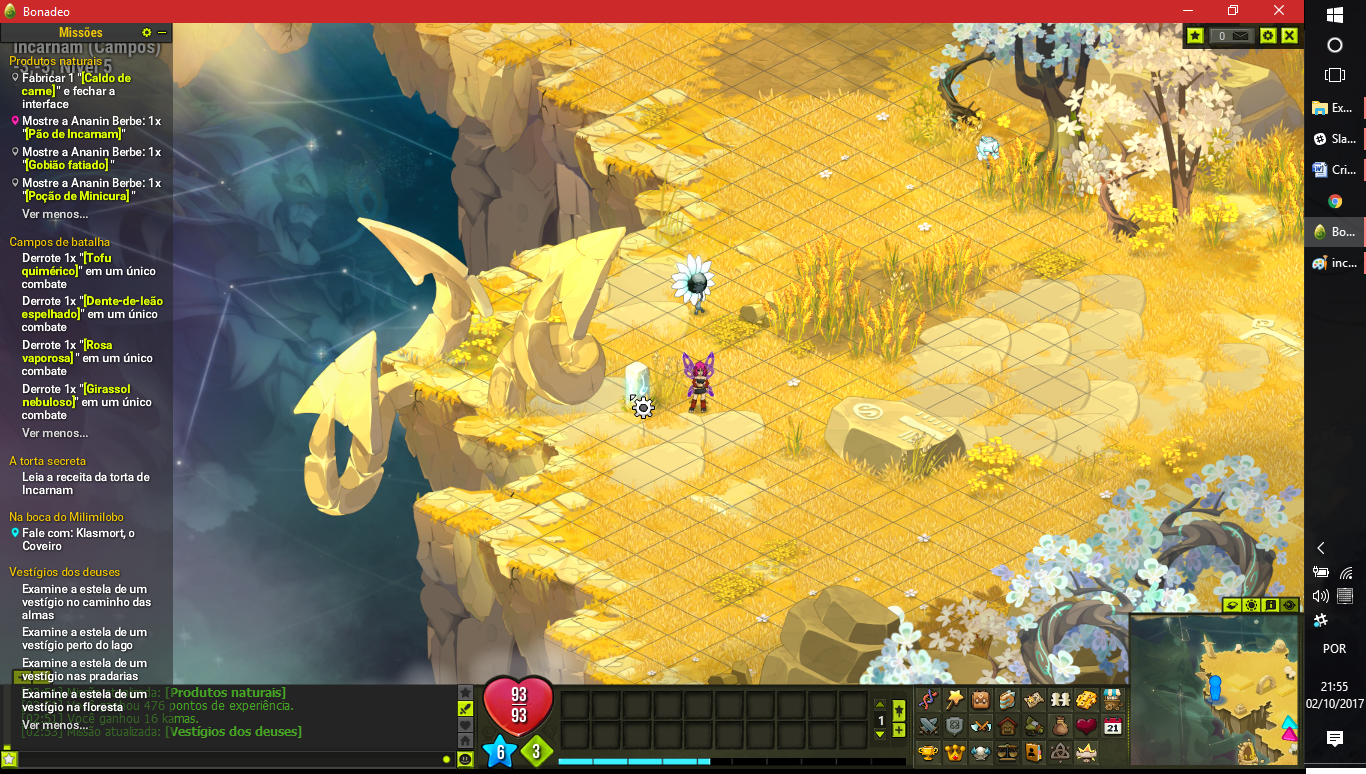Viewport: 1366px width, 774px height.
Task: Open the smiley emotes button
Action: pyautogui.click(x=465, y=759)
